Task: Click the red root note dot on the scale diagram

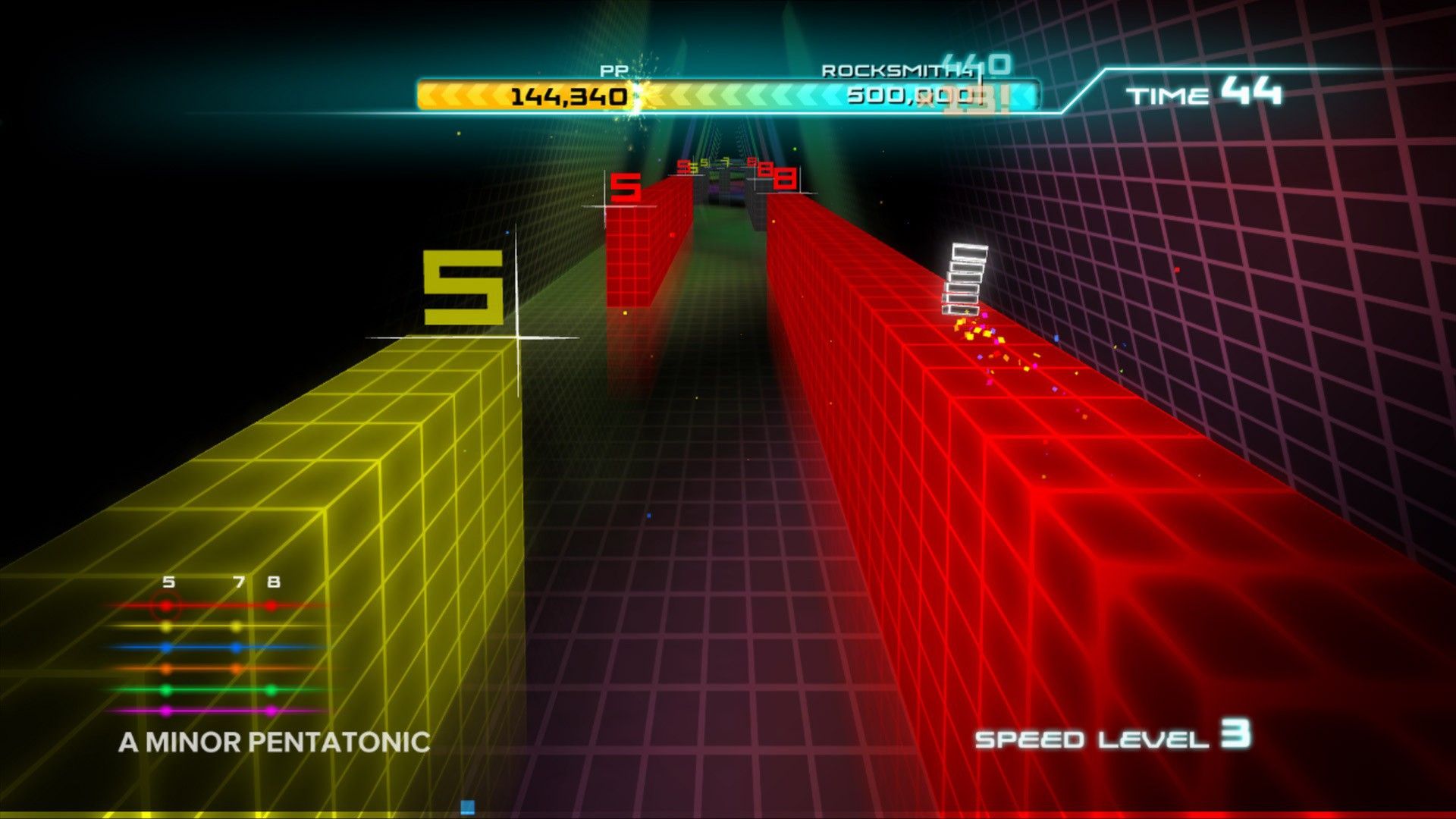Action: click(165, 604)
